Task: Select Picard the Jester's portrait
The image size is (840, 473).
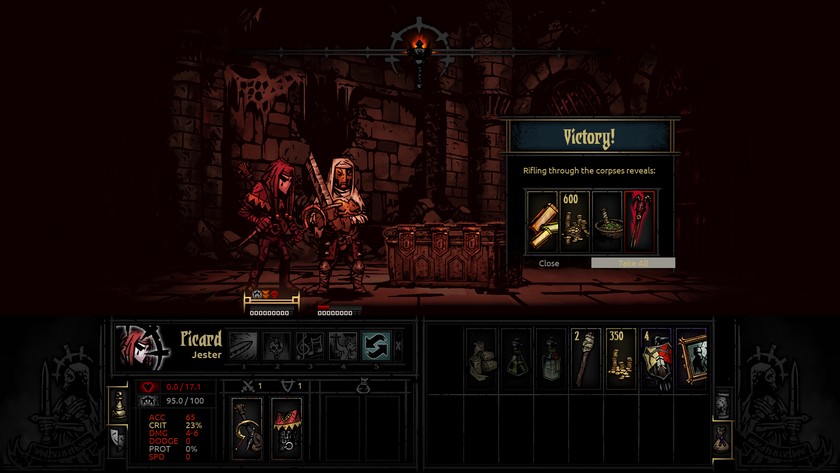Action: point(143,346)
